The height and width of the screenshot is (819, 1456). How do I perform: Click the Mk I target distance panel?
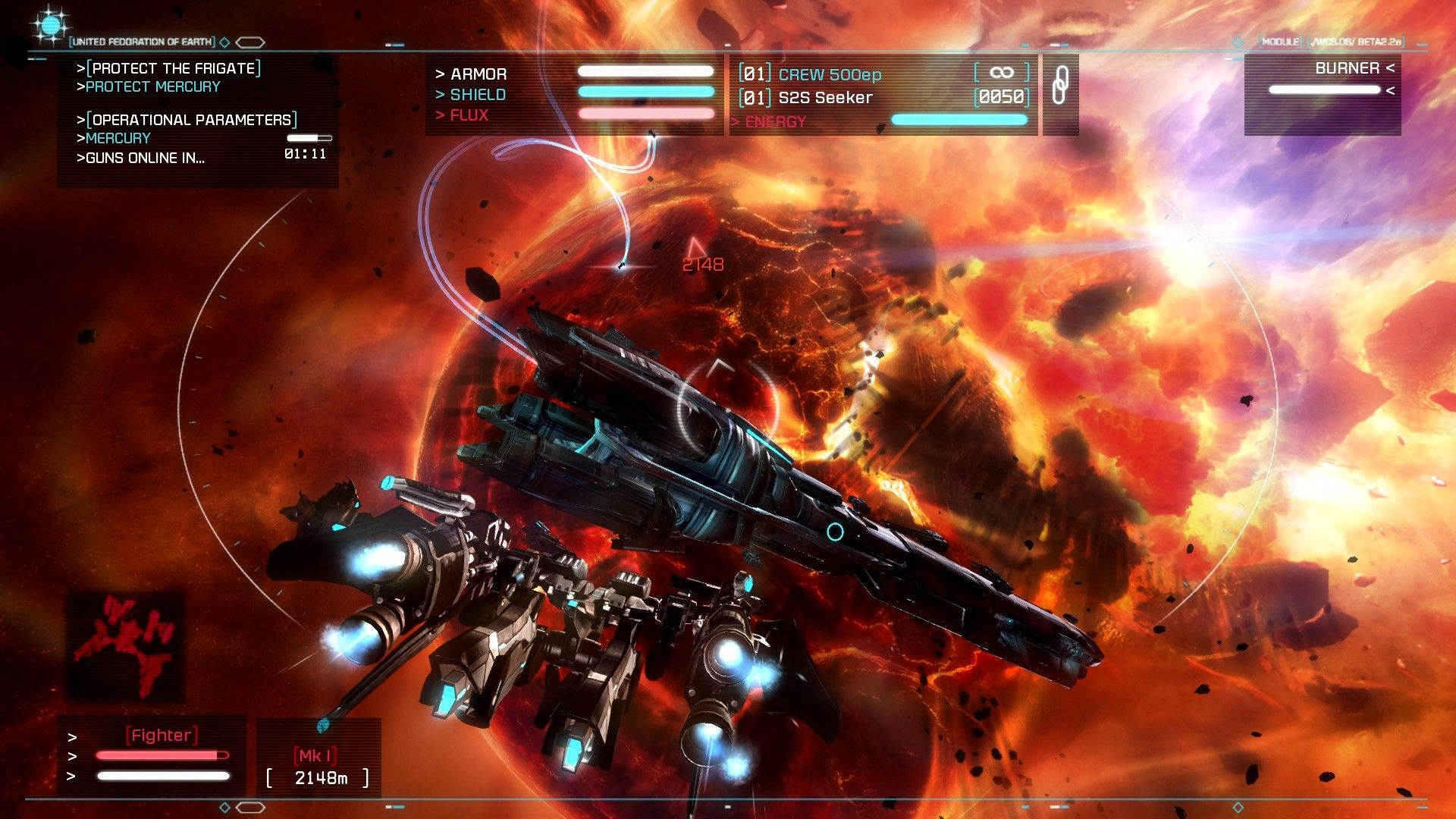point(318,767)
